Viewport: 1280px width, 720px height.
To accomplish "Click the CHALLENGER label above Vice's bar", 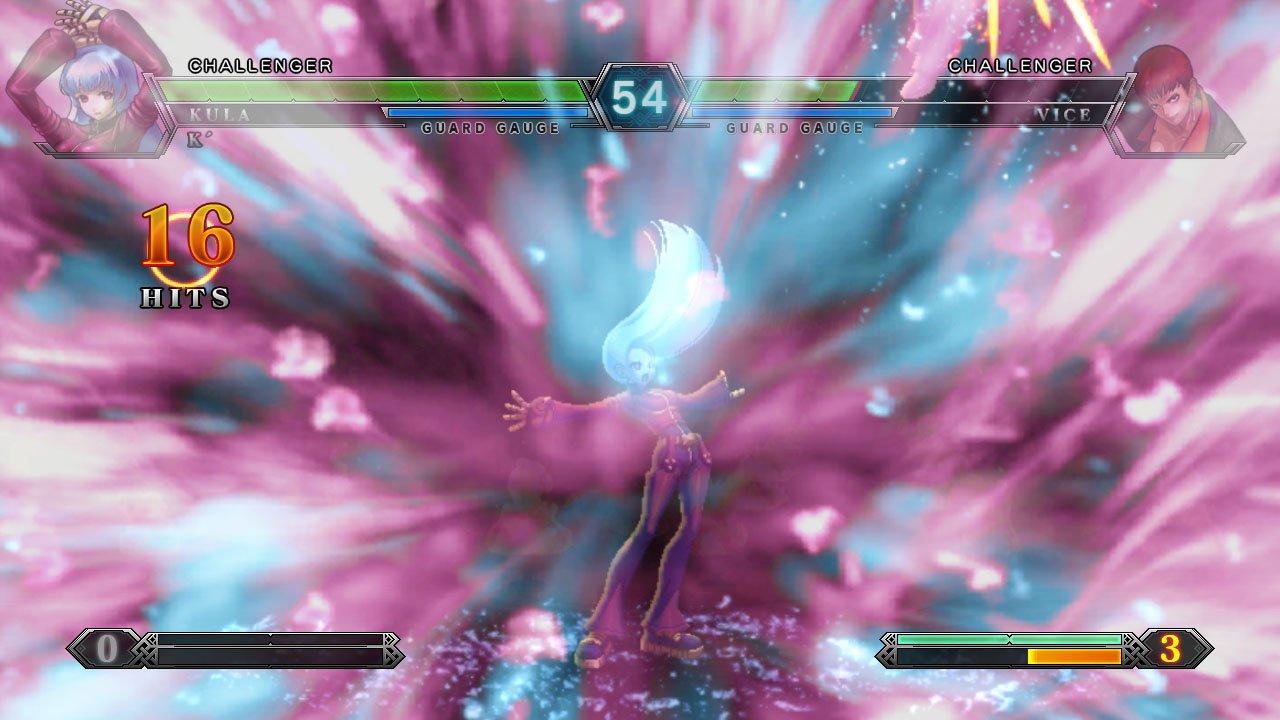I will (x=1020, y=66).
